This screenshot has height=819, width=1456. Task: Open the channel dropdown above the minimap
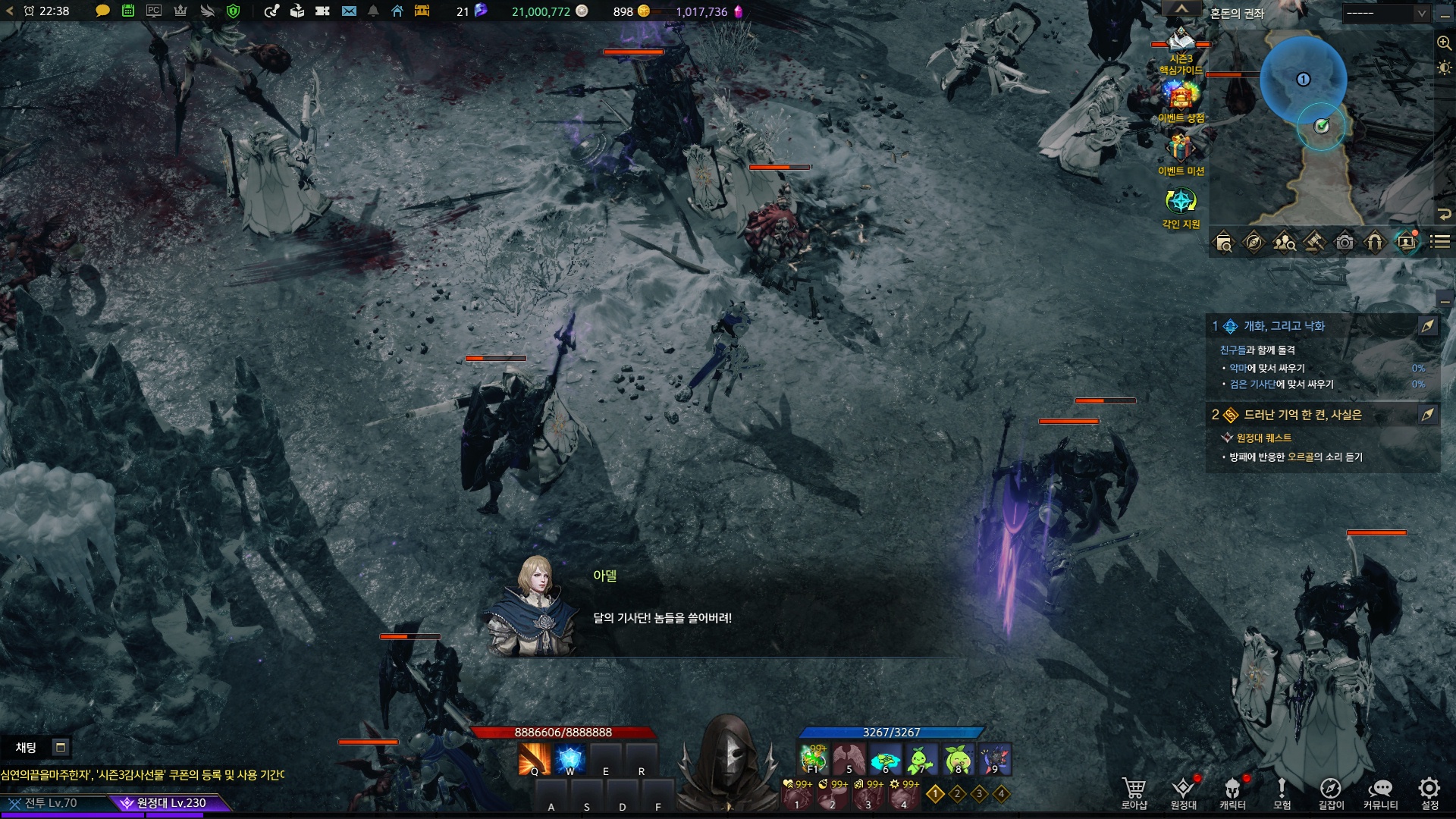[1385, 13]
